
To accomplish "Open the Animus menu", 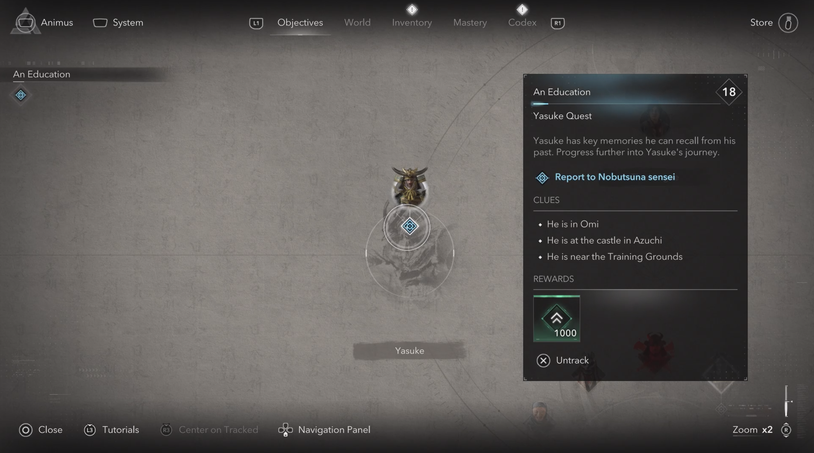I will (x=43, y=22).
